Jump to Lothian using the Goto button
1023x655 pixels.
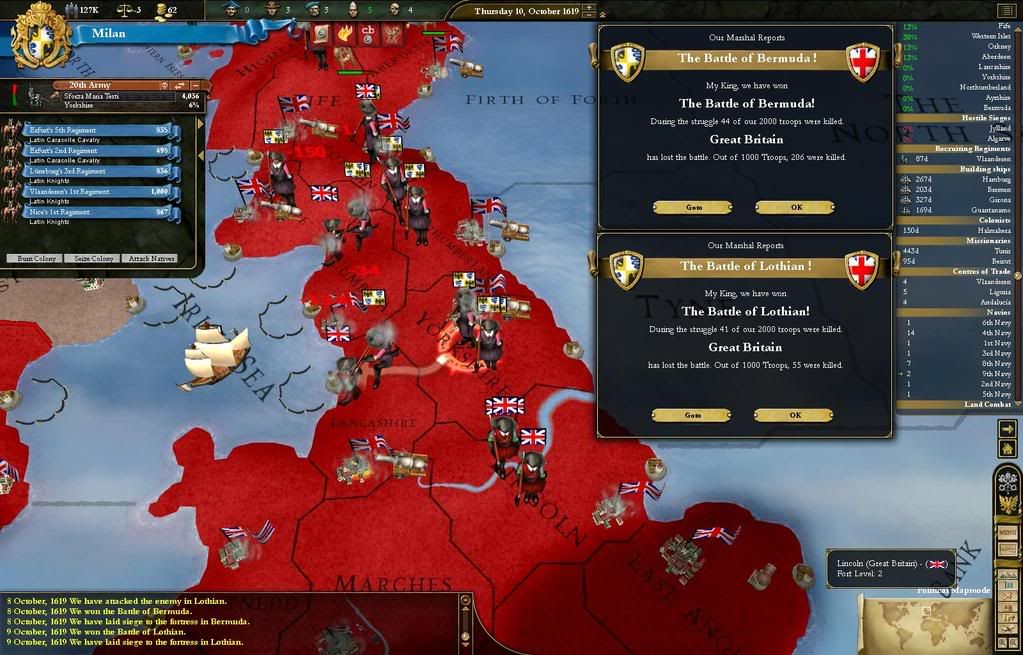click(x=692, y=415)
